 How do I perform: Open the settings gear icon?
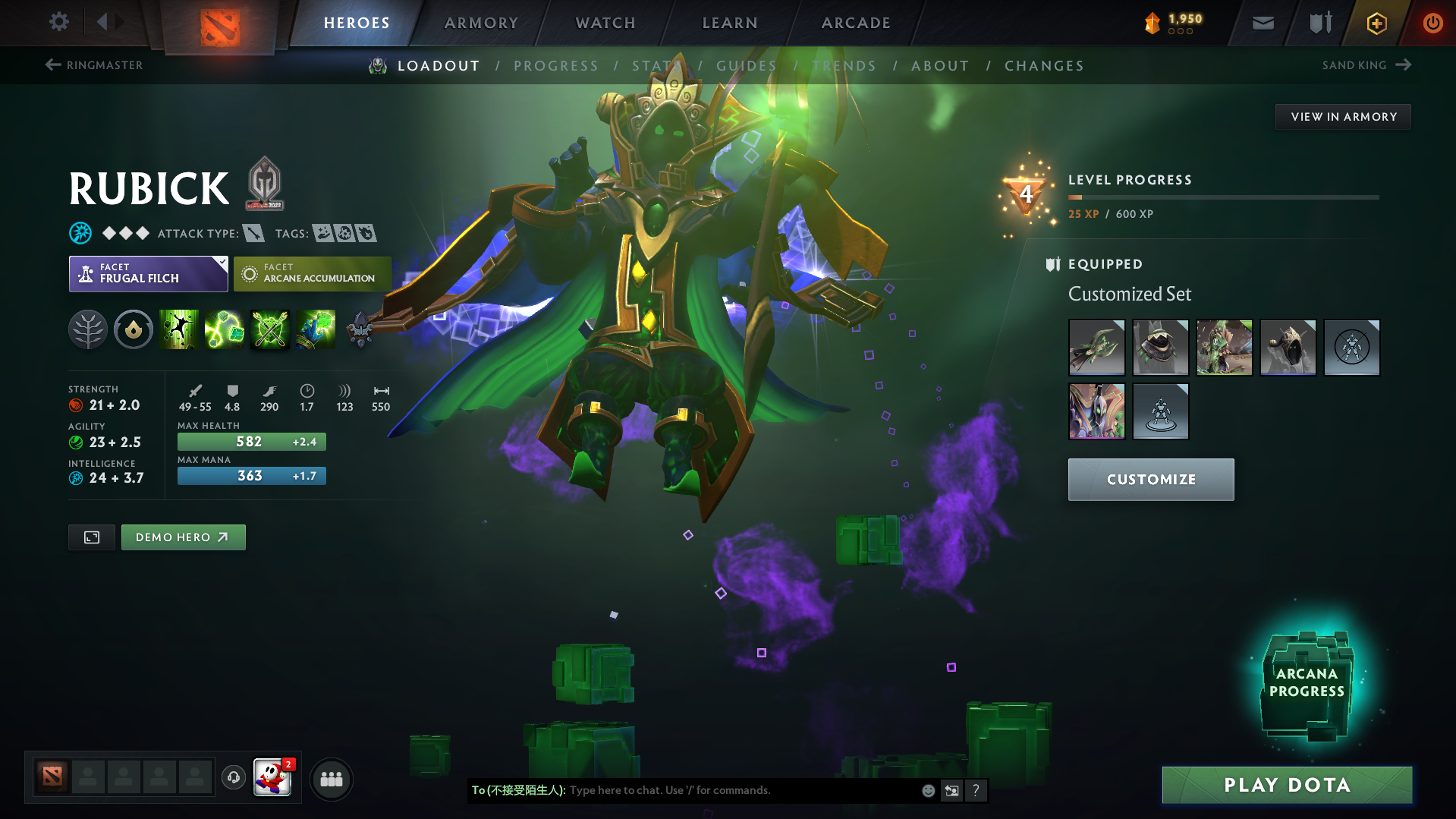click(x=58, y=22)
